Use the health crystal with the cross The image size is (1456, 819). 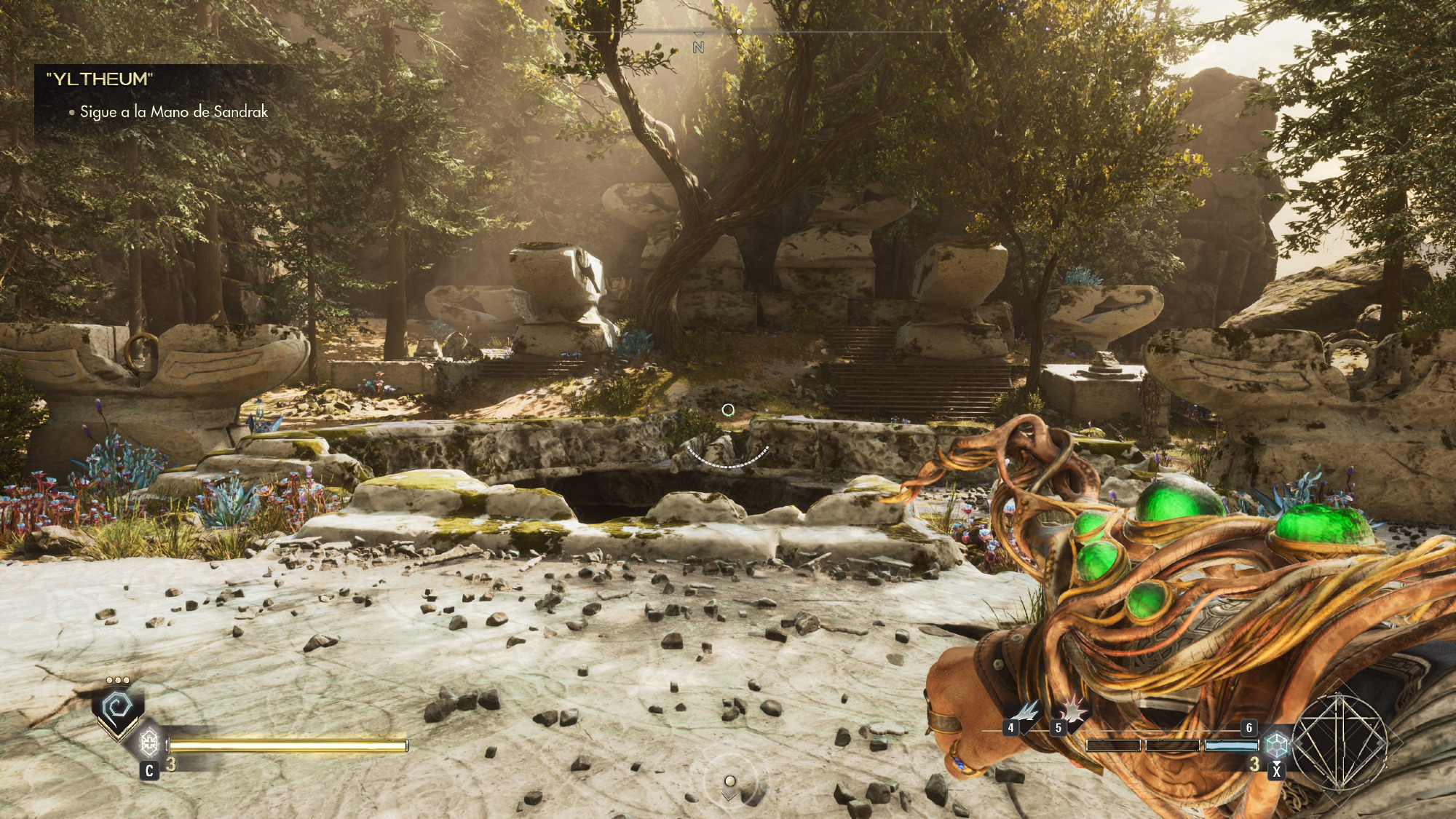pyautogui.click(x=149, y=743)
